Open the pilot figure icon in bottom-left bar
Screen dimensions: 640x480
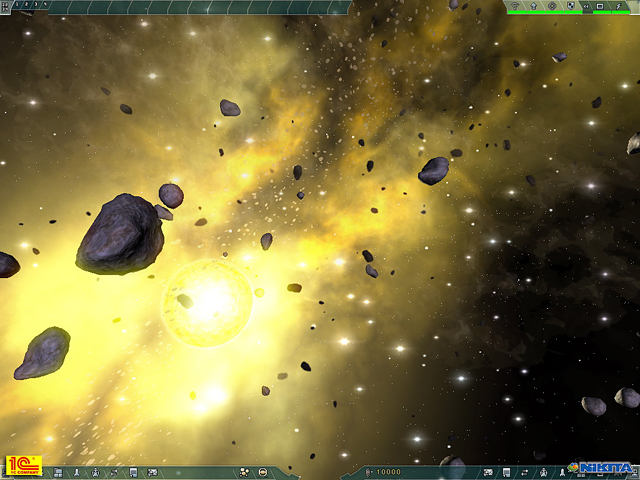pos(96,472)
